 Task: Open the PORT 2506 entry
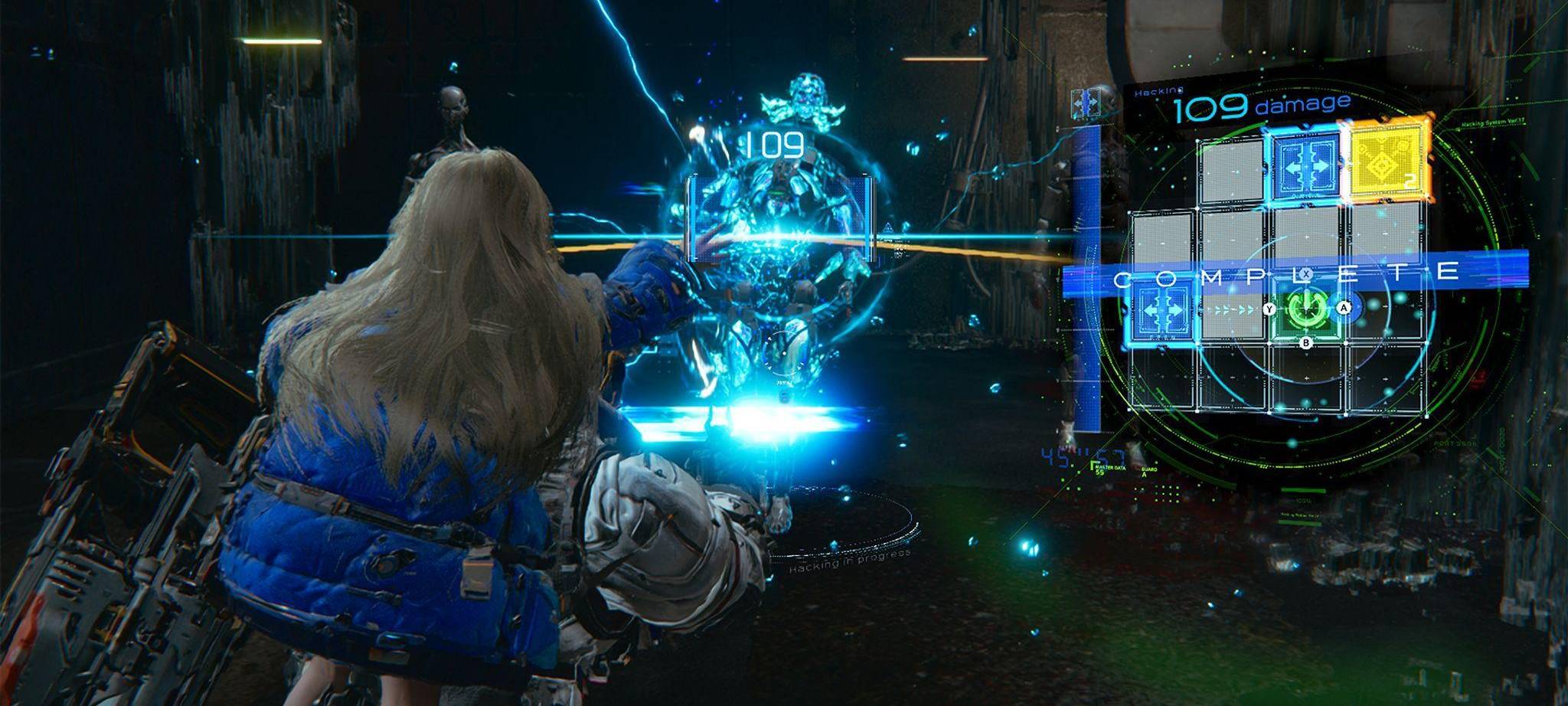(1454, 443)
